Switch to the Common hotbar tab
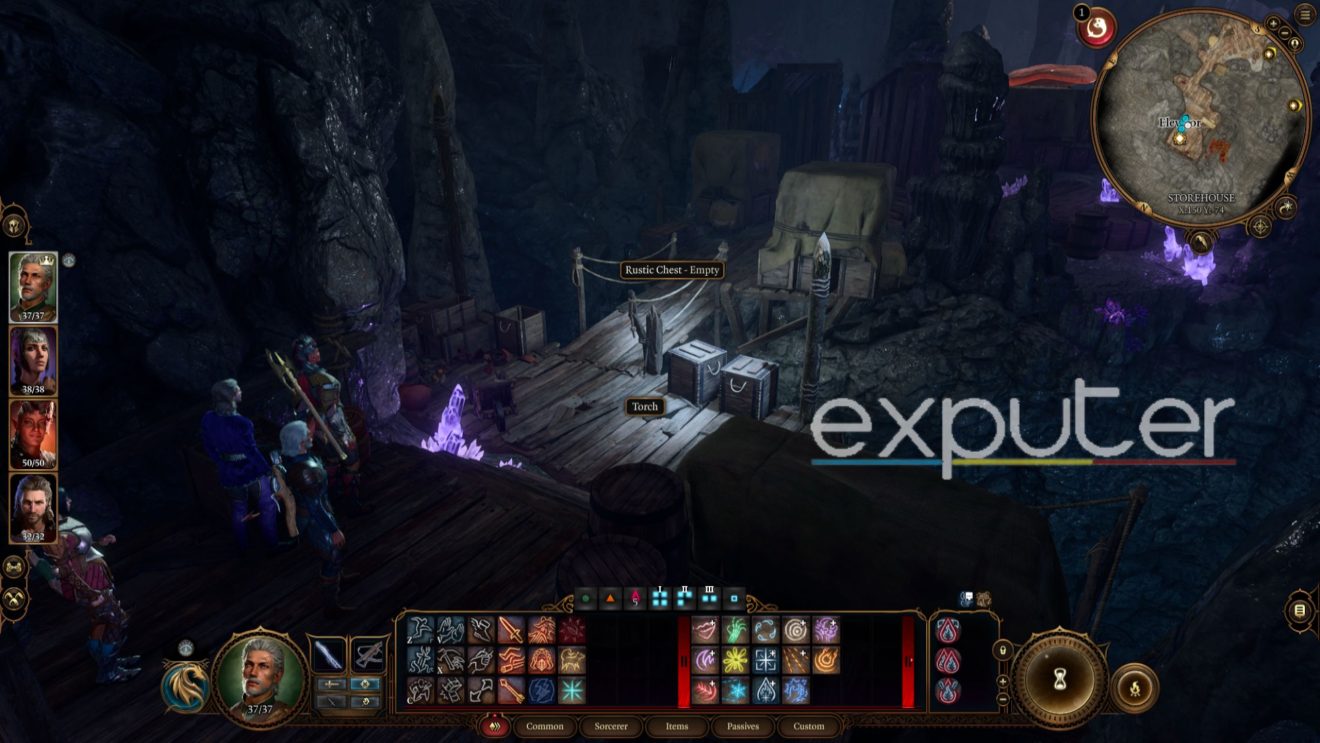The width and height of the screenshot is (1320, 743). pos(545,726)
